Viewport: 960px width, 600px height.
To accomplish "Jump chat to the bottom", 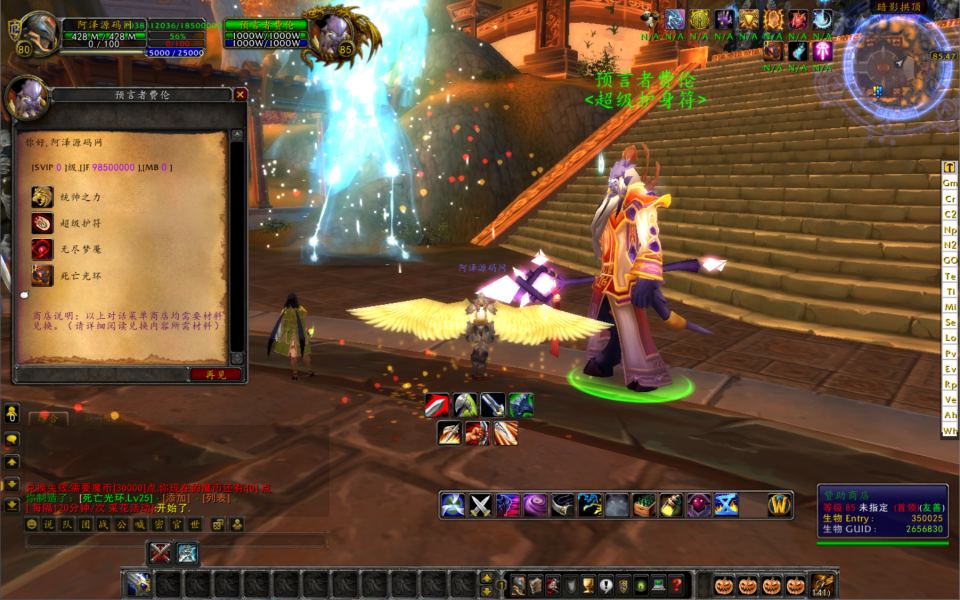I will click(x=12, y=504).
